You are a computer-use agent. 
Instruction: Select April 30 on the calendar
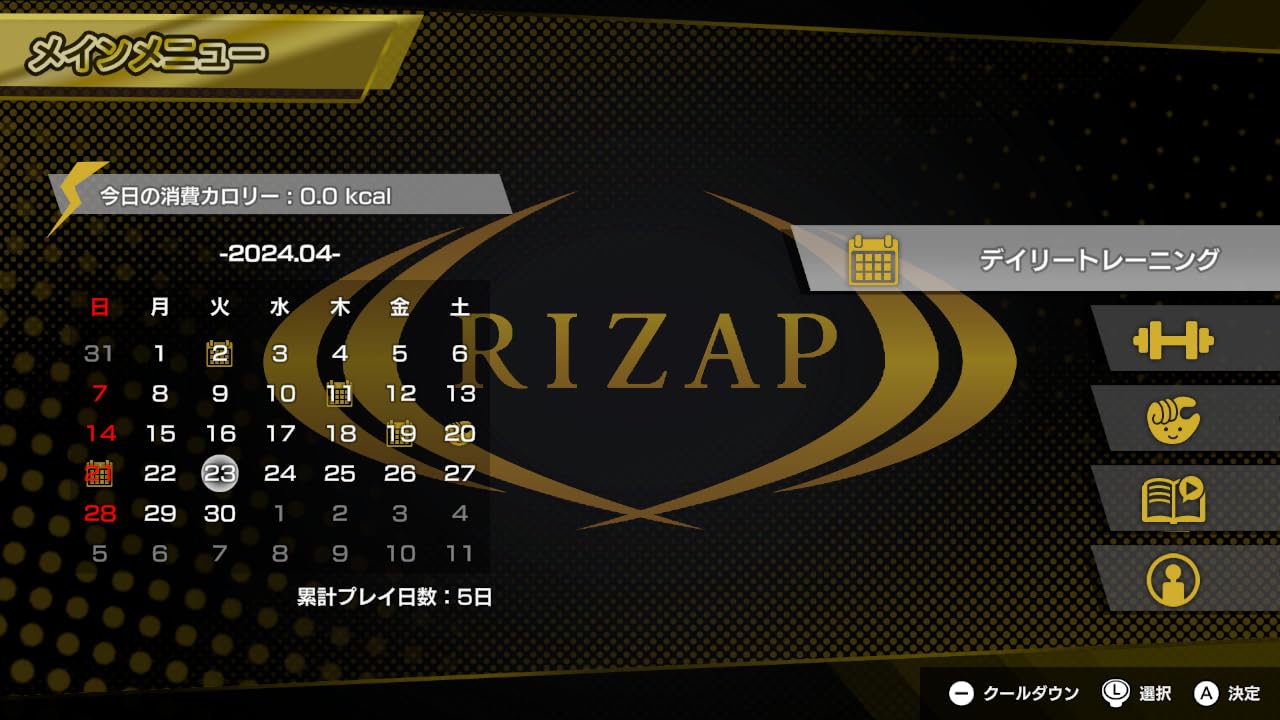(221, 514)
